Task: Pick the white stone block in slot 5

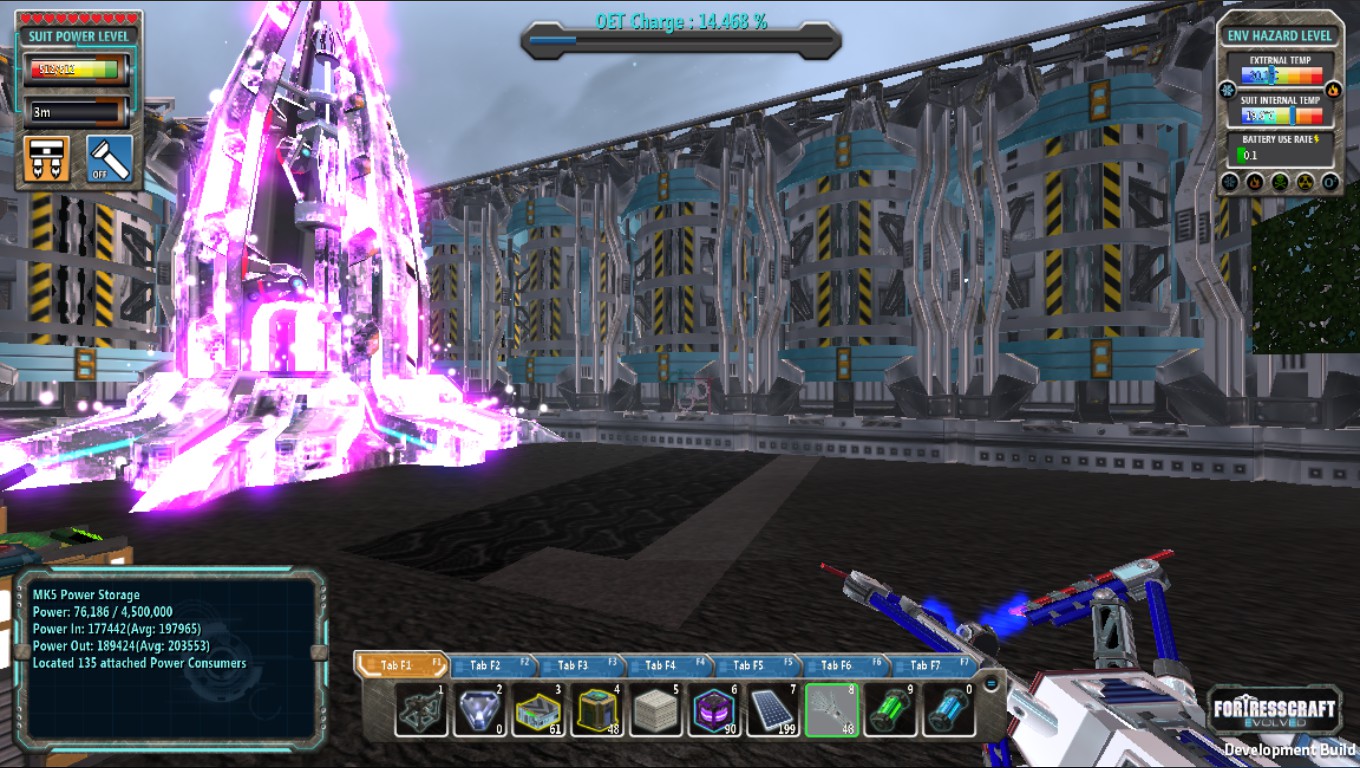Action: (655, 710)
